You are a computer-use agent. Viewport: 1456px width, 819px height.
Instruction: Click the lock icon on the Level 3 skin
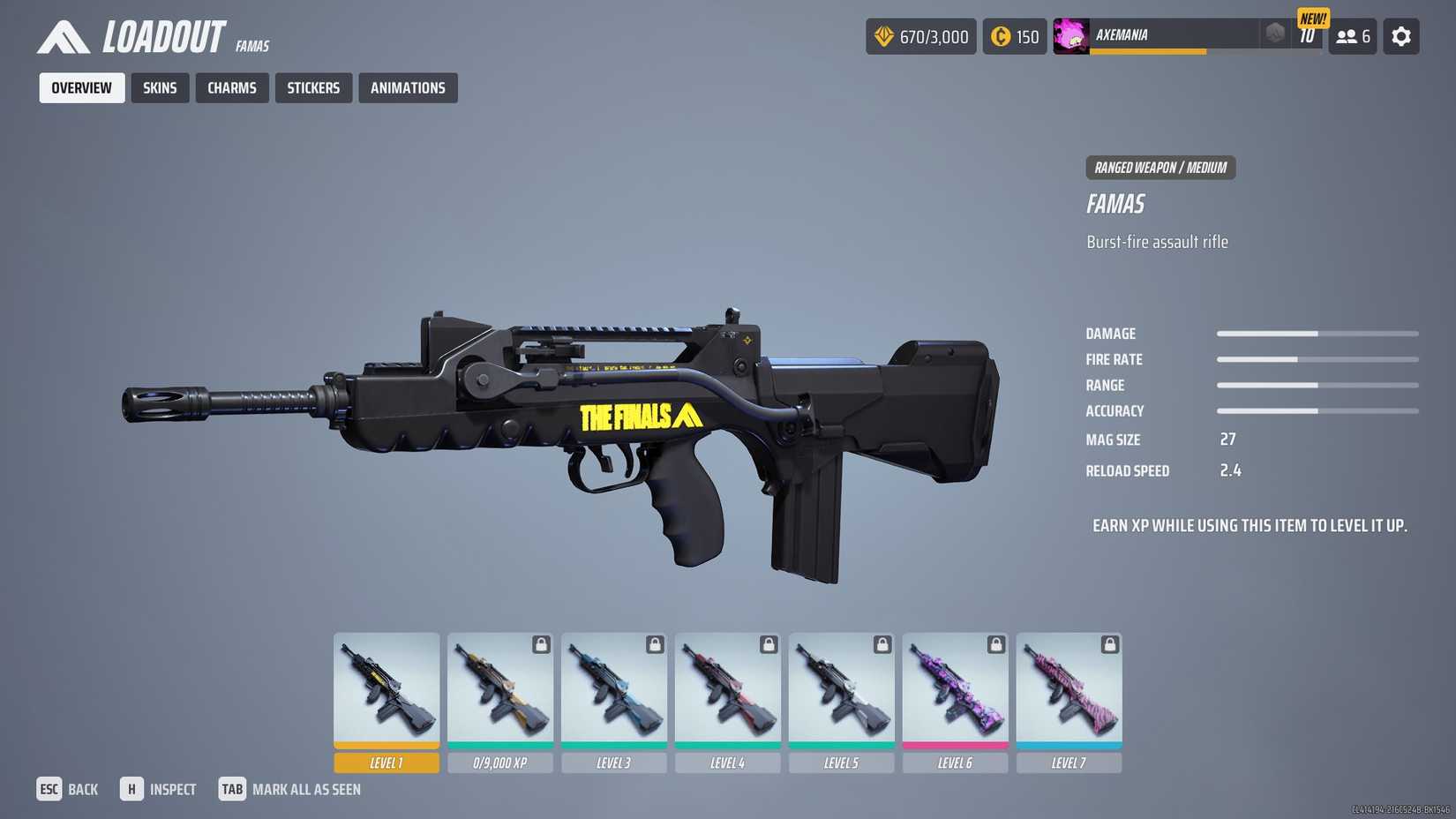click(x=653, y=645)
